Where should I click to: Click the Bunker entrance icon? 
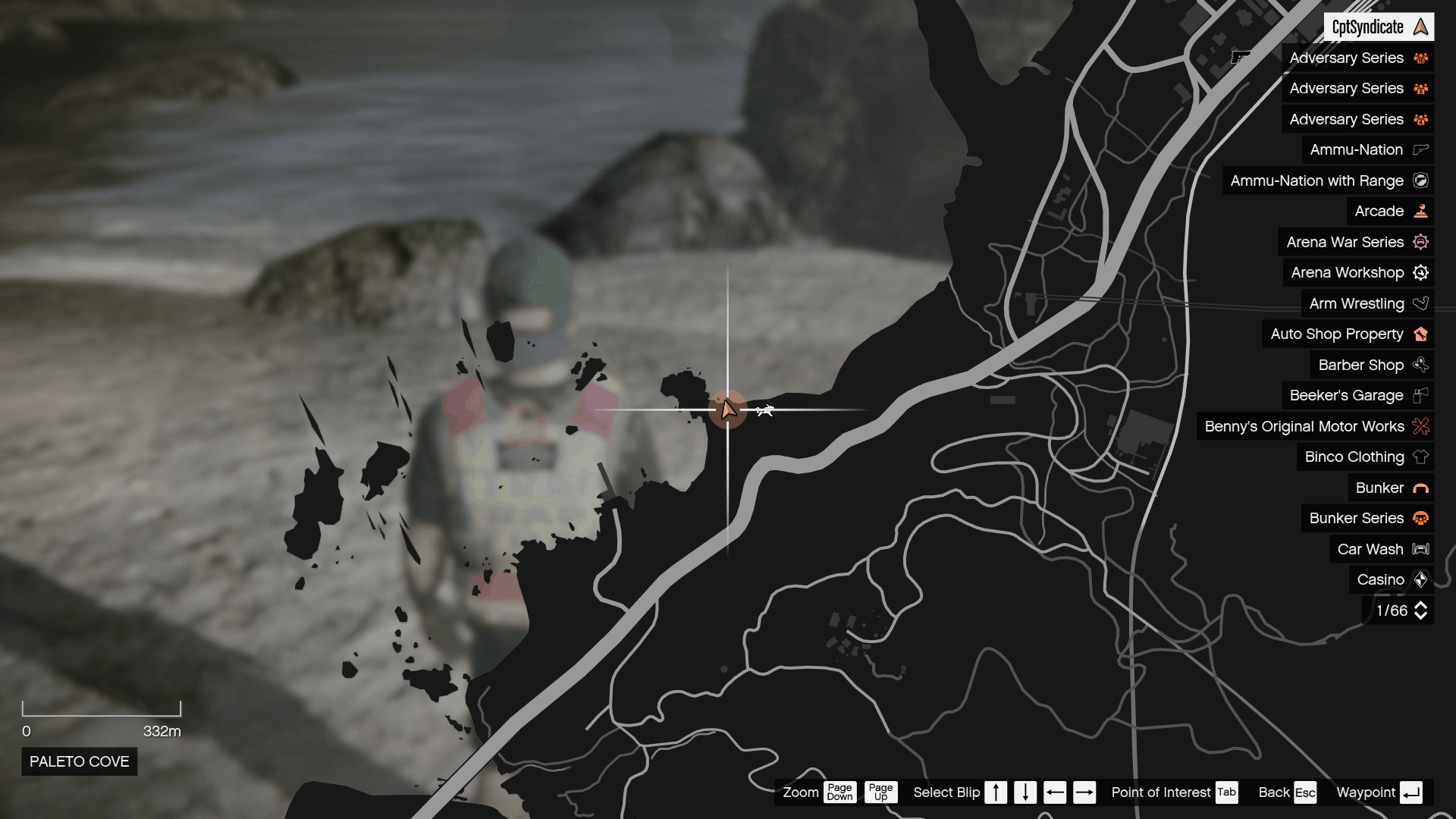[x=1420, y=488]
